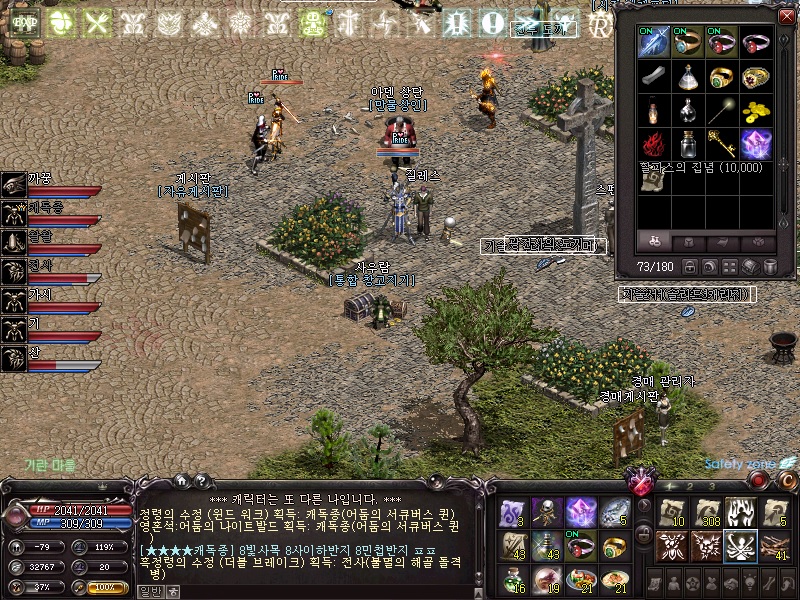This screenshot has height=600, width=800.
Task: Toggle the inventory padlock button
Action: pyautogui.click(x=691, y=267)
